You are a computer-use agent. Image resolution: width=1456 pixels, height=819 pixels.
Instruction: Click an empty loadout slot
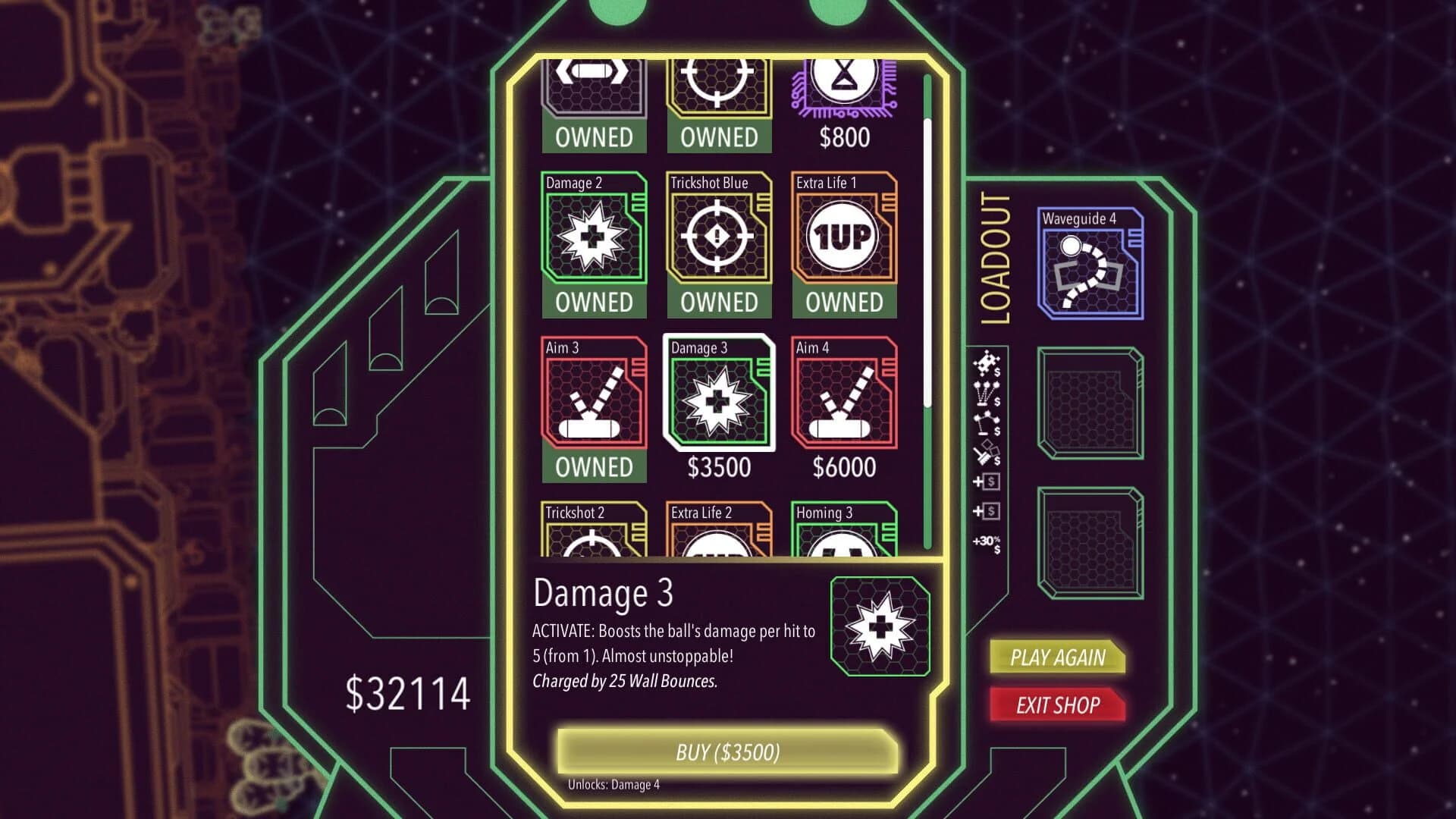click(1092, 402)
